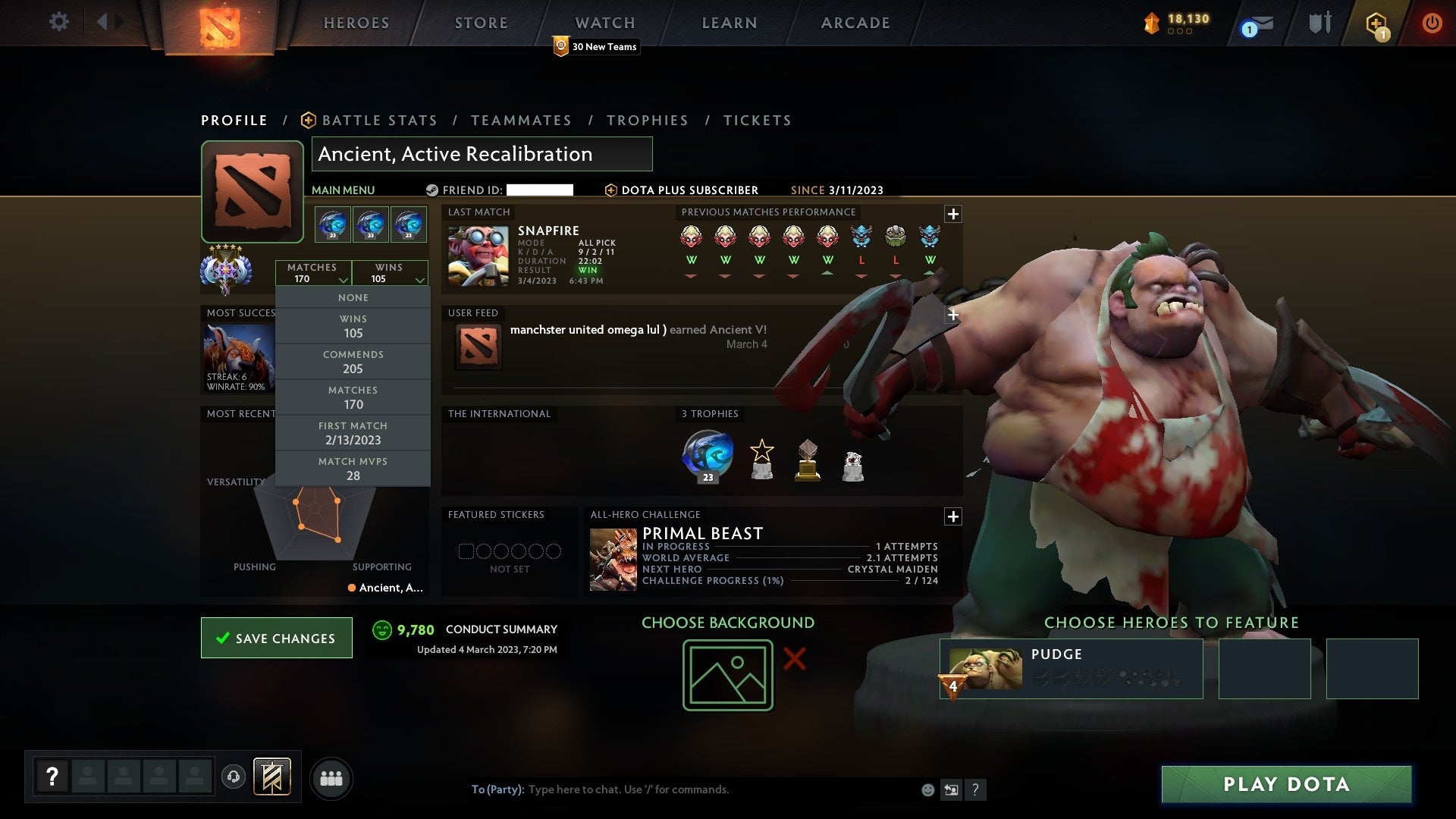Click the power/logout icon
1456x819 pixels.
tap(1432, 23)
